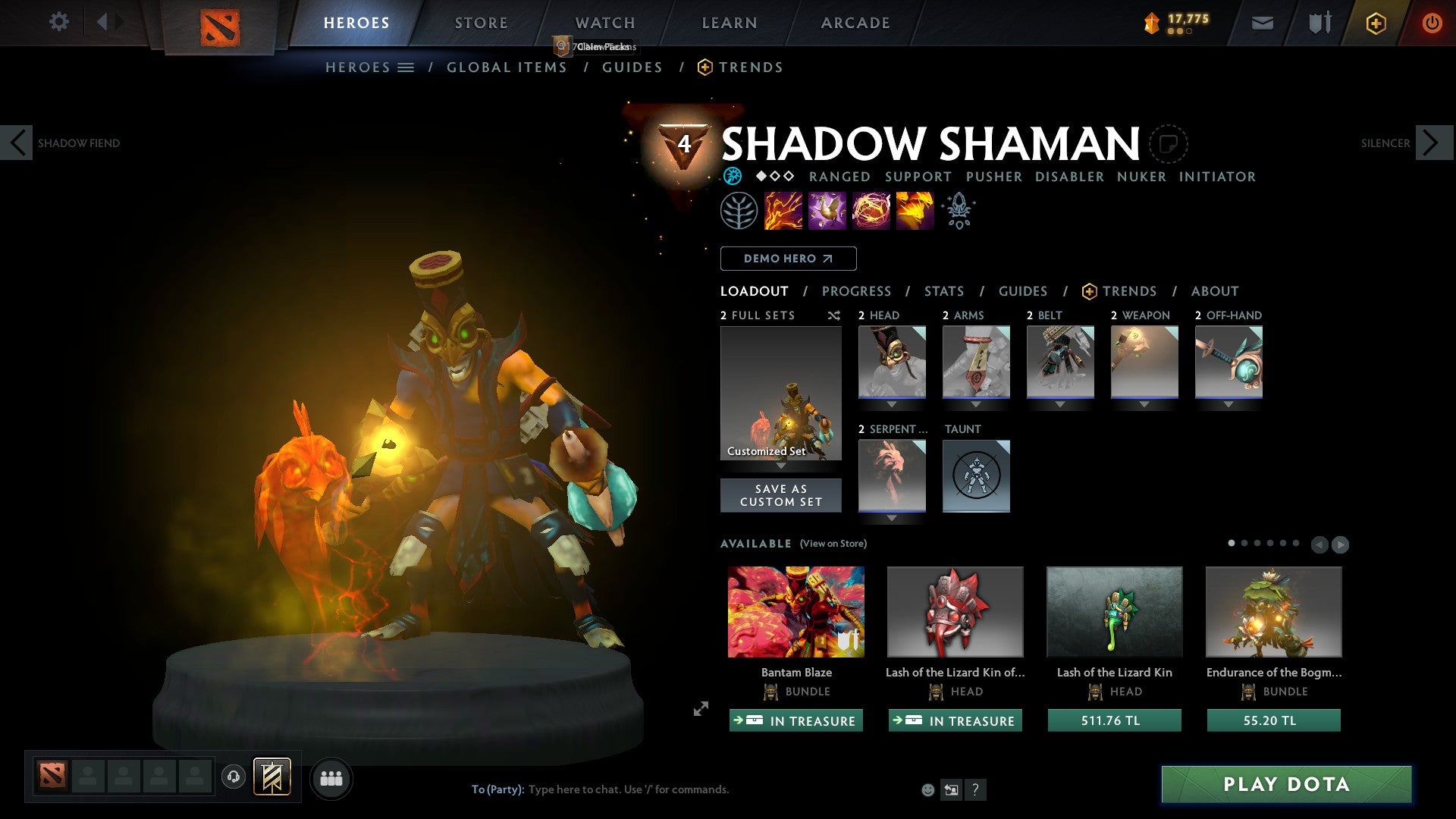Click the red power button icon
1456x819 pixels.
(x=1432, y=23)
